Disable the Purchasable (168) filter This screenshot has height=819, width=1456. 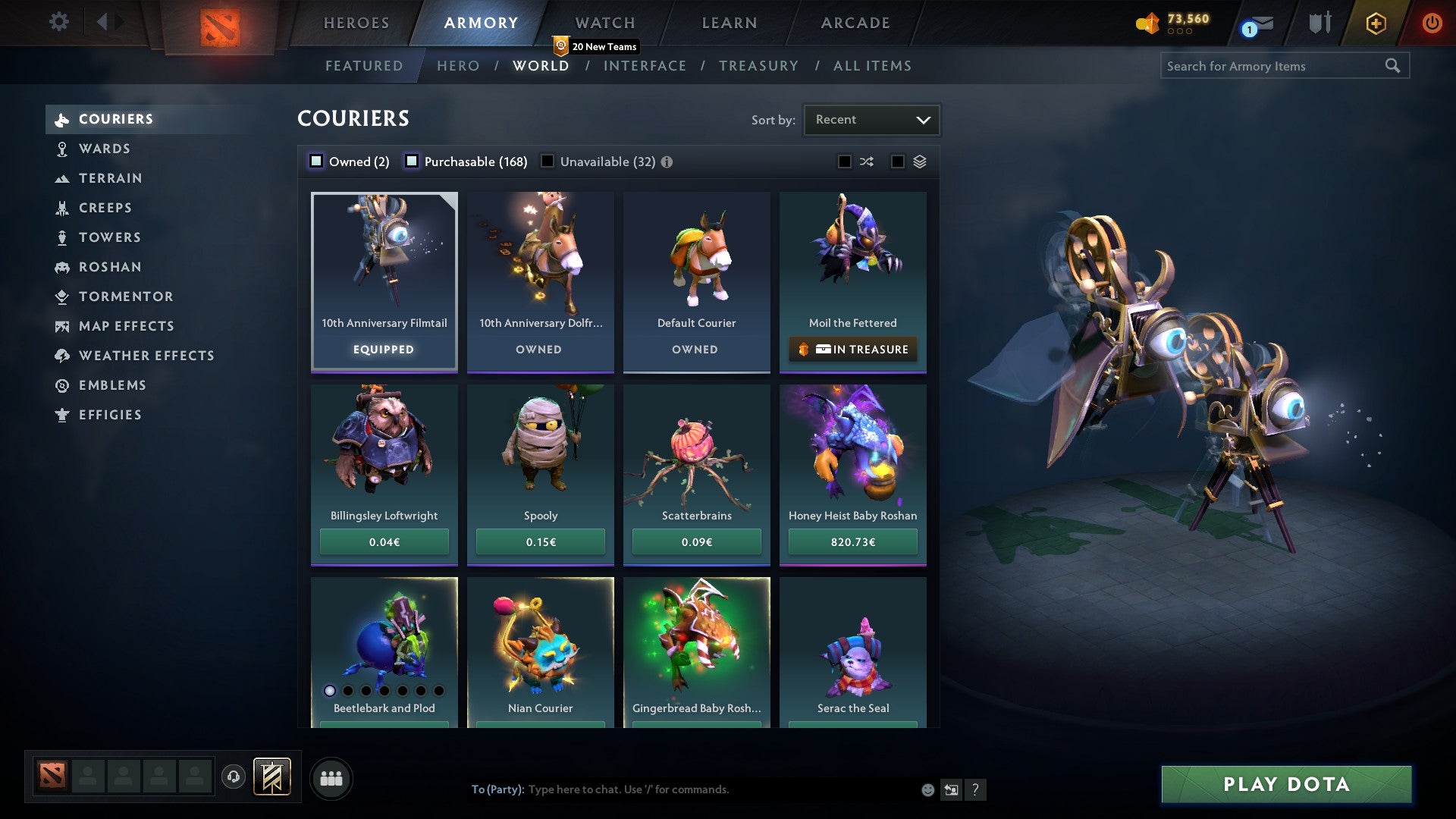(412, 161)
